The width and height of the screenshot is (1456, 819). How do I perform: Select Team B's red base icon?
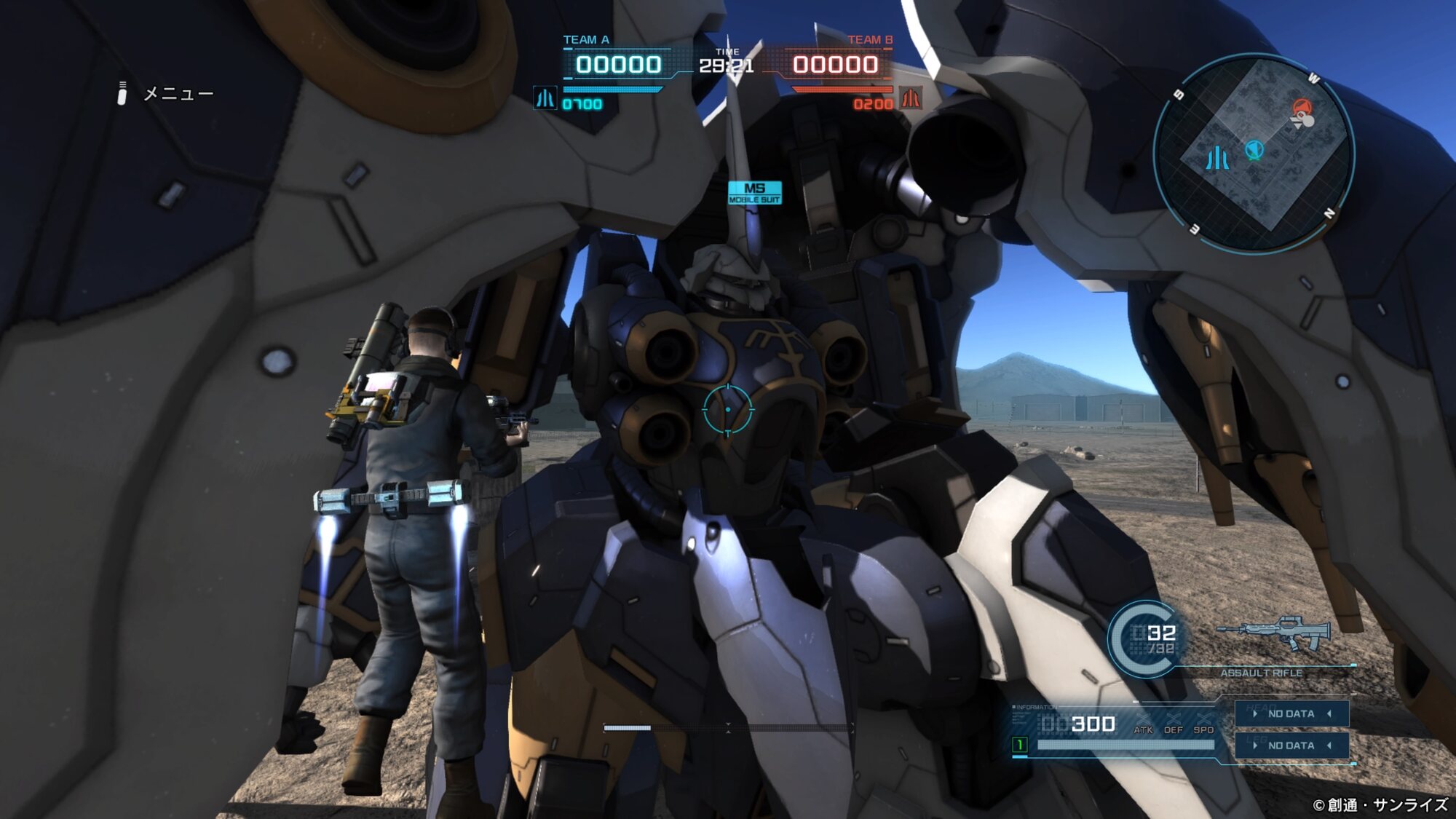click(x=911, y=98)
